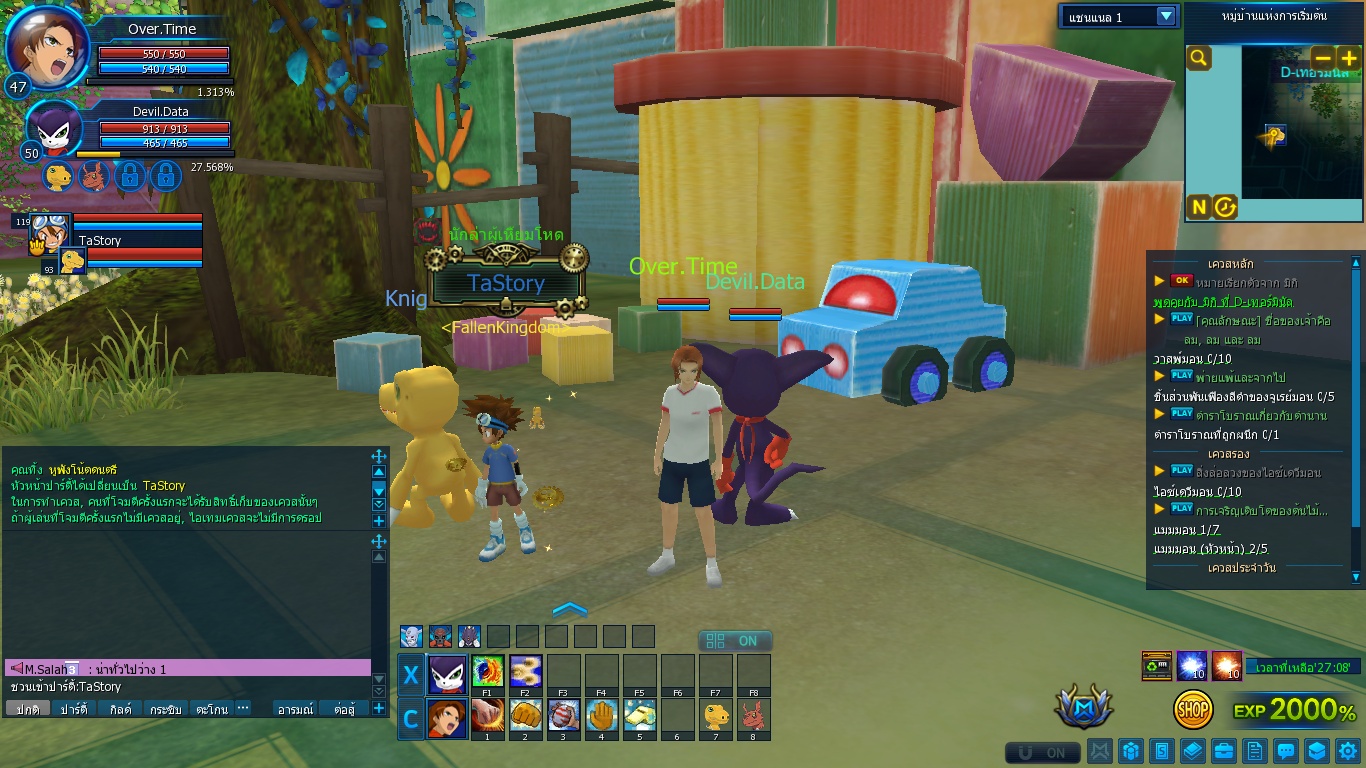Select the Guilmon icon in hotbar slot 8

[753, 716]
